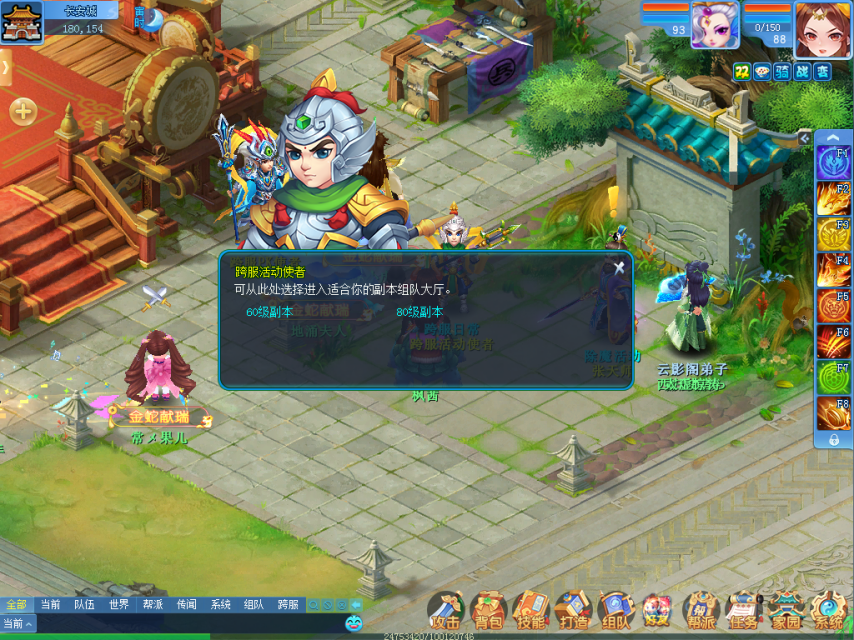Choose the 80级副本 dialogue option
Viewport: 854px width, 640px height.
click(419, 312)
